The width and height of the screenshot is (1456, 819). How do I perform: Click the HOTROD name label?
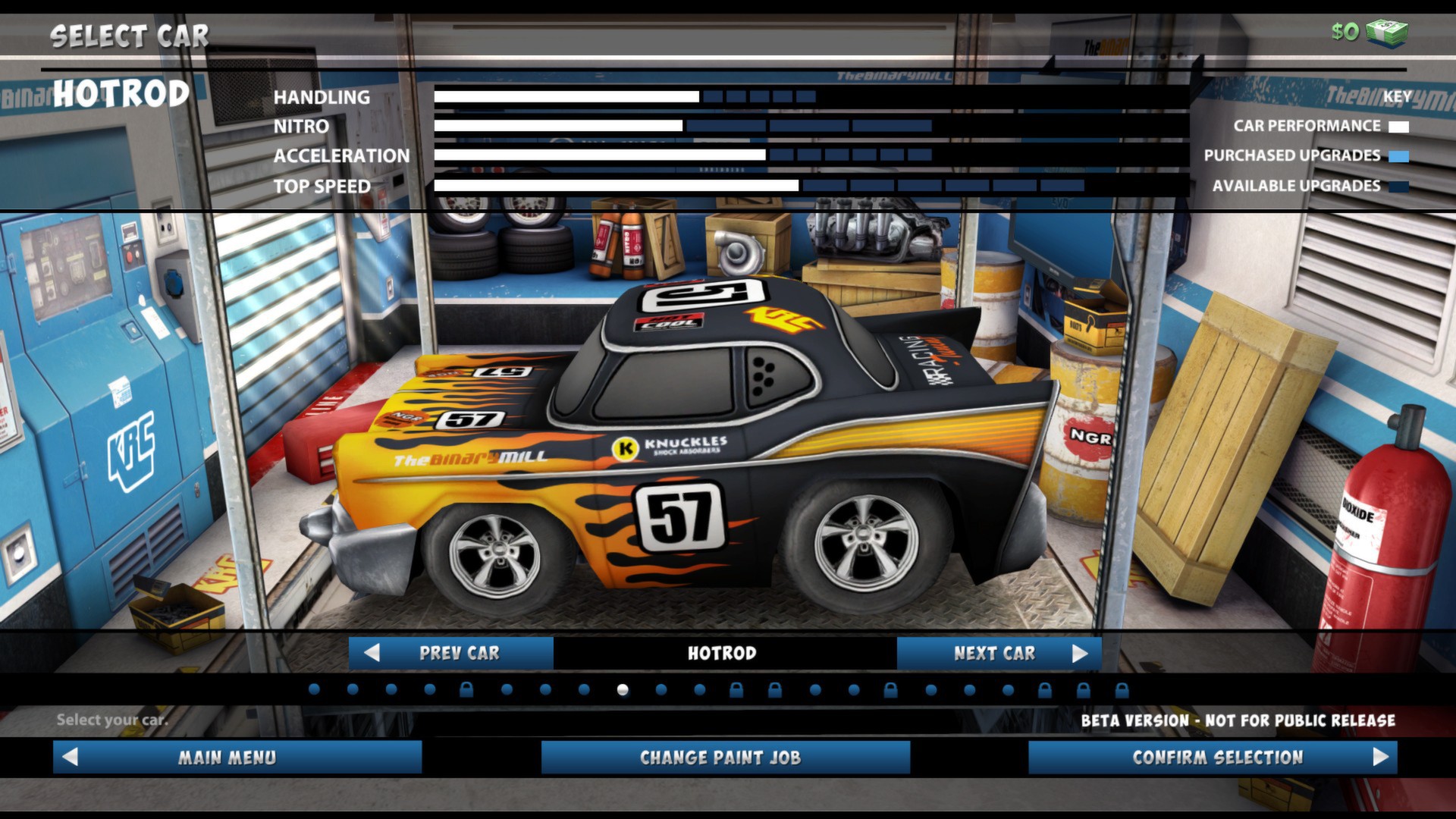click(121, 93)
